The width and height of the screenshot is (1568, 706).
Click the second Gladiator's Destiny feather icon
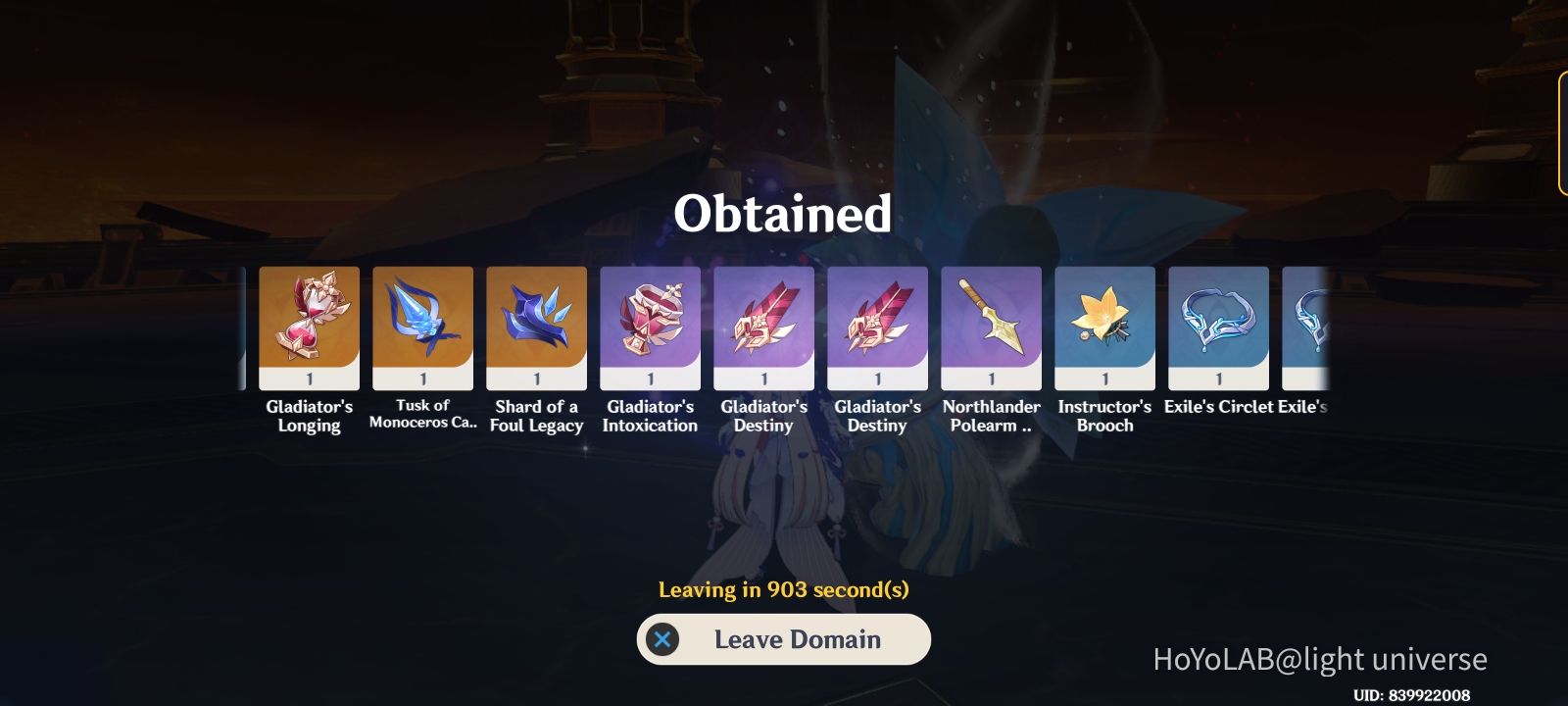pyautogui.click(x=877, y=324)
